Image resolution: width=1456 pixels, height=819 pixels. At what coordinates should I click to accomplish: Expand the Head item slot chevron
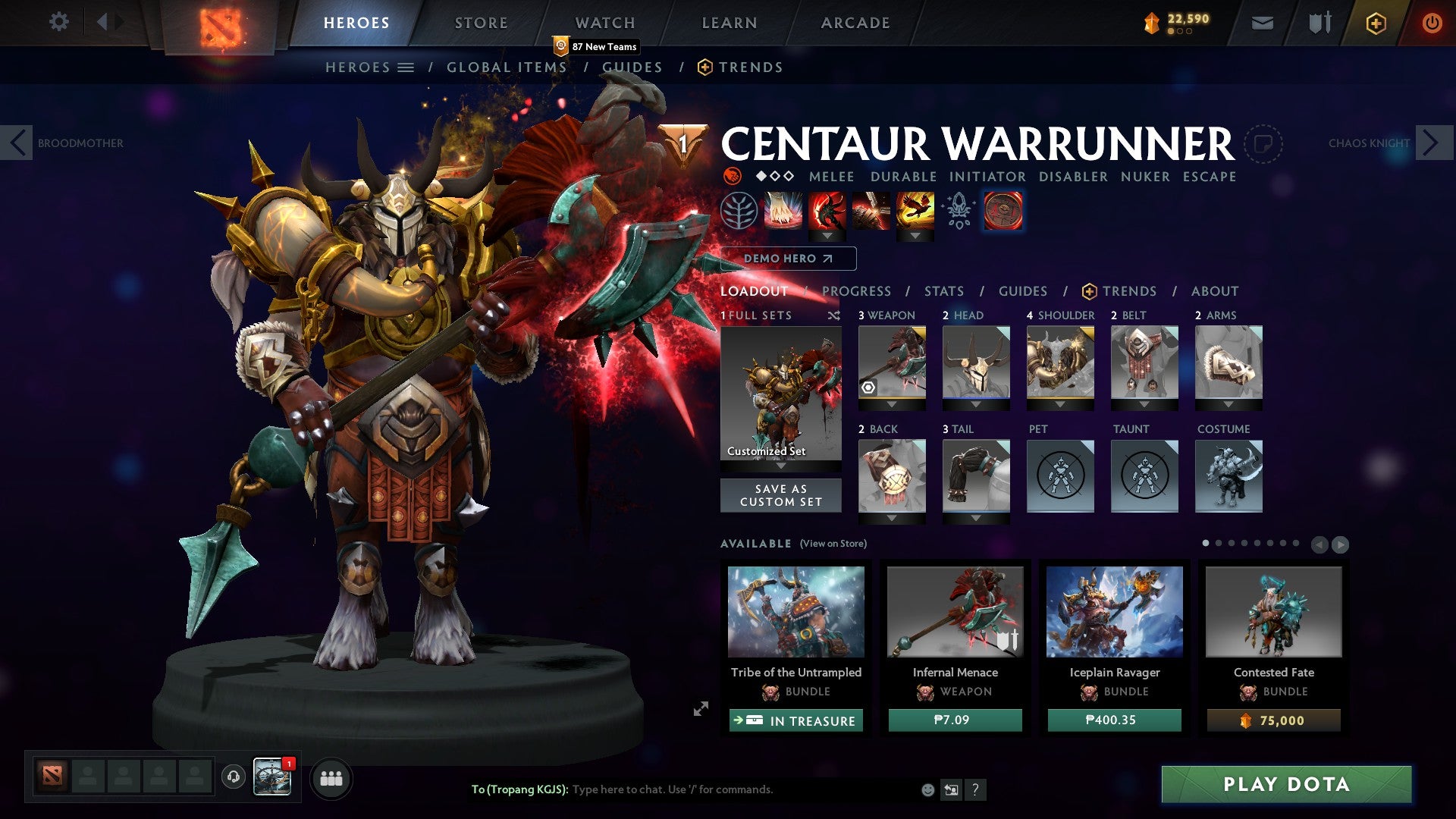click(976, 405)
